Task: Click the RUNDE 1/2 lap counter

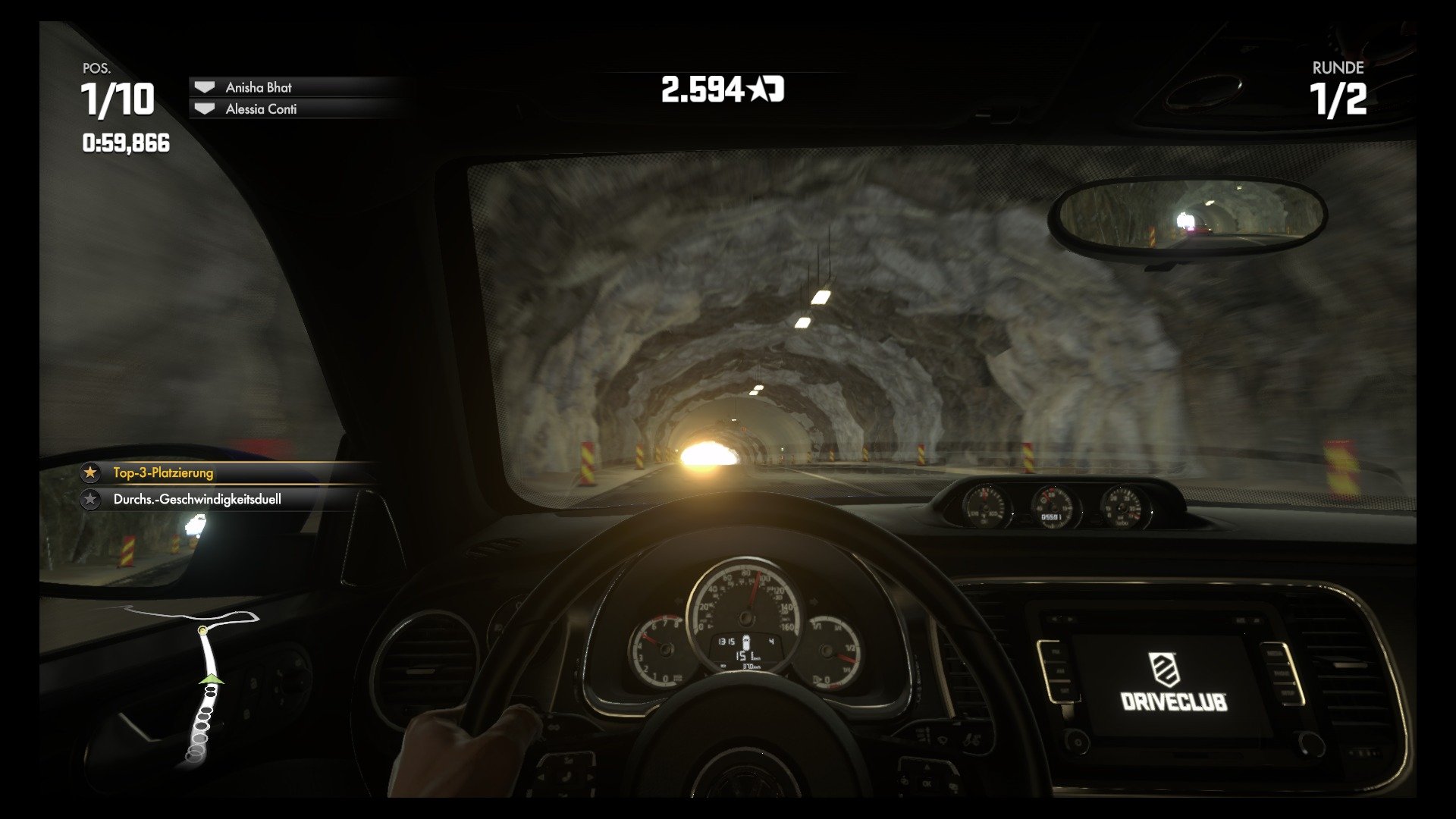Action: pos(1337,89)
